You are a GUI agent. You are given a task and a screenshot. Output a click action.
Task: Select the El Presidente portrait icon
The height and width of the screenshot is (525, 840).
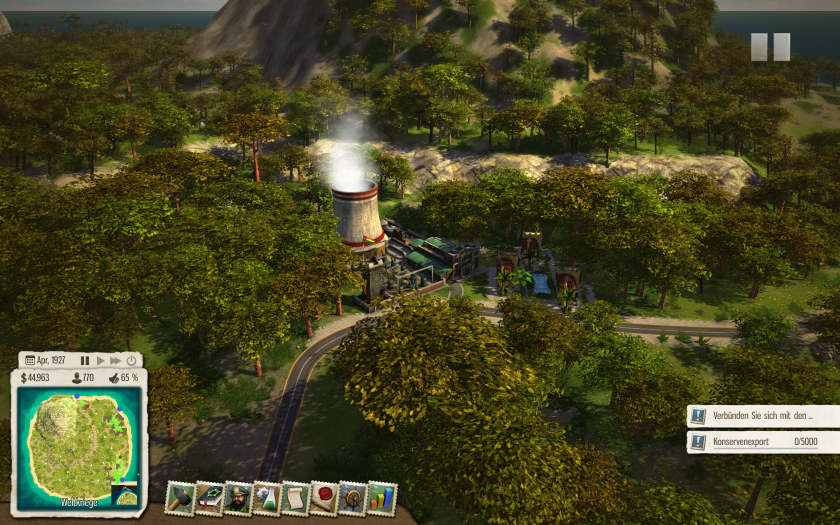point(237,497)
